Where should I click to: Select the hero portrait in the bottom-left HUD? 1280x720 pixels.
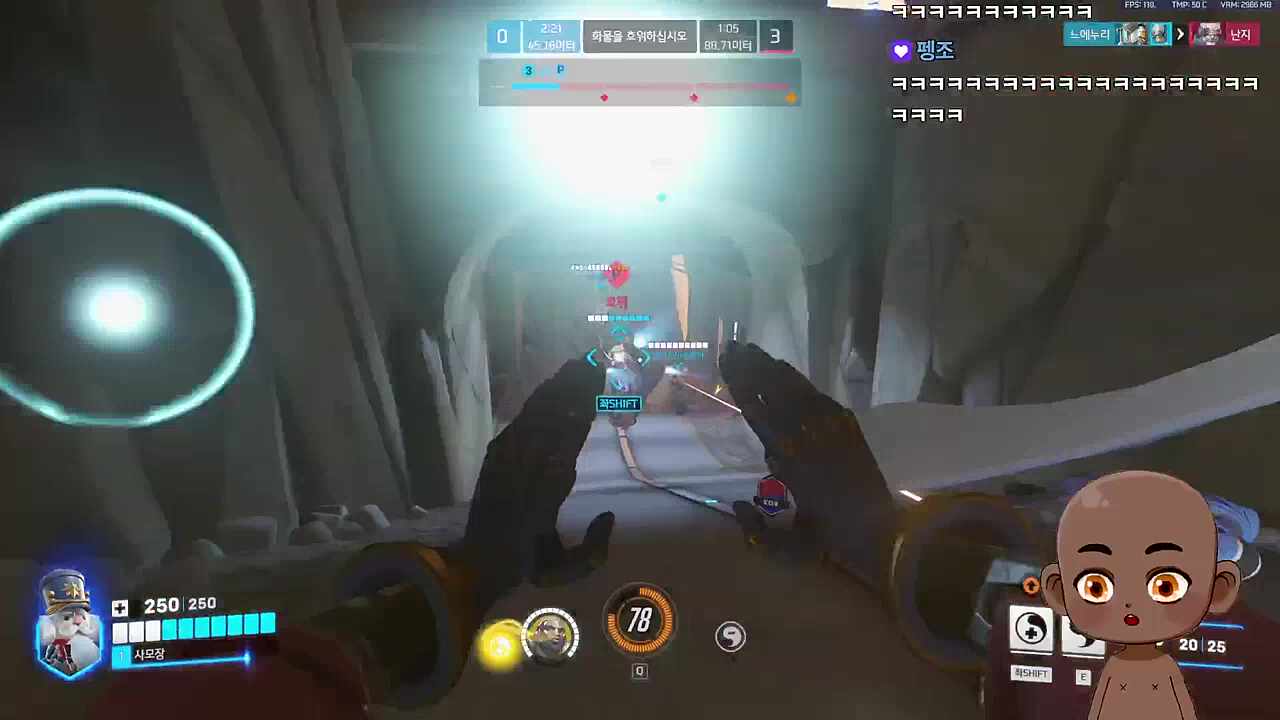[x=65, y=625]
